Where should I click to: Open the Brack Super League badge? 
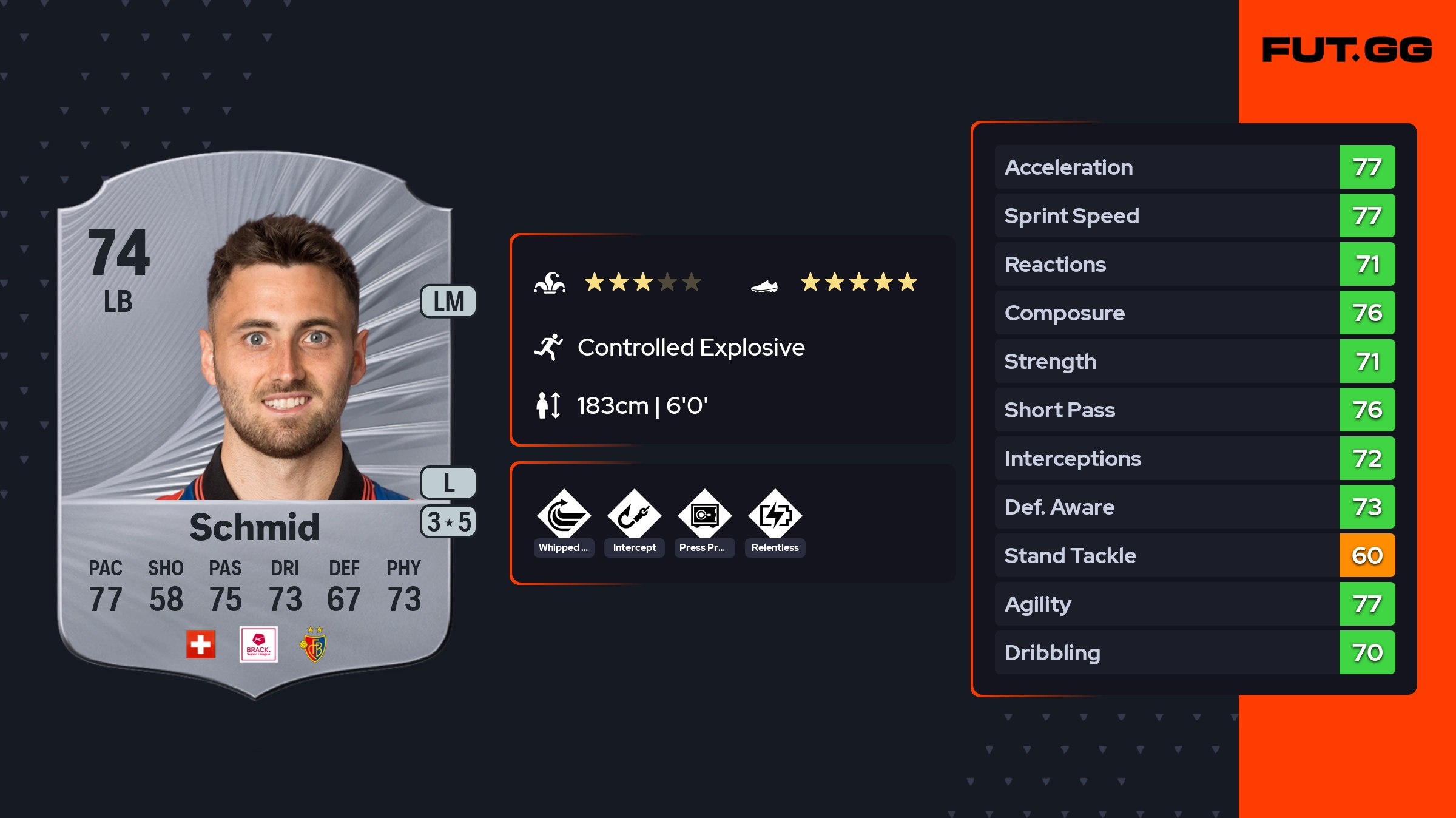[258, 644]
